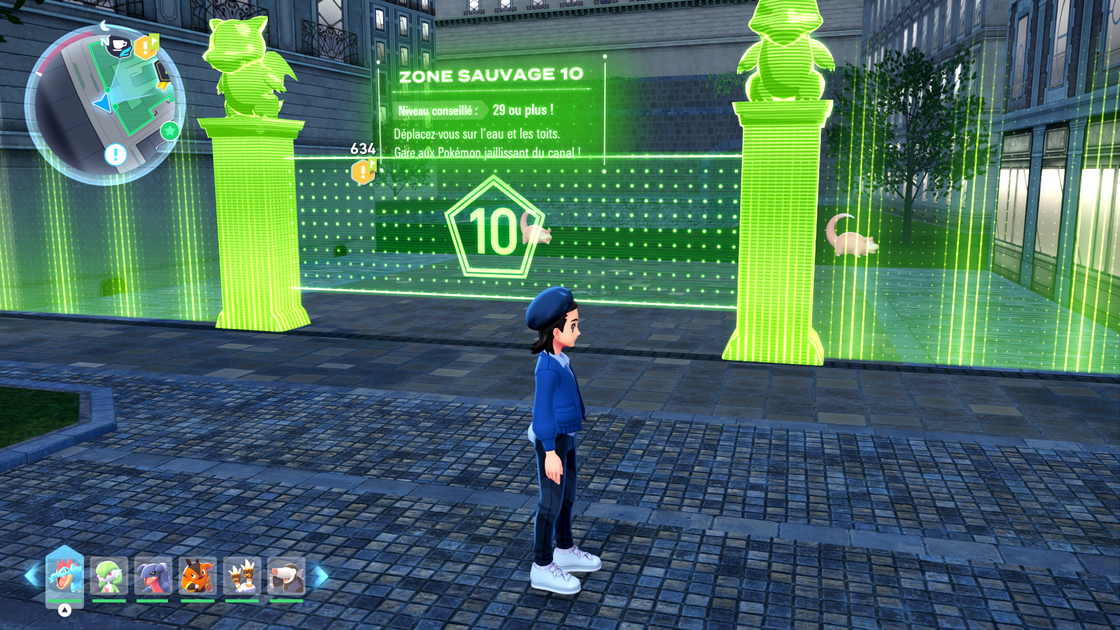Click the right arrow of party bar
This screenshot has width=1120, height=630.
[320, 575]
